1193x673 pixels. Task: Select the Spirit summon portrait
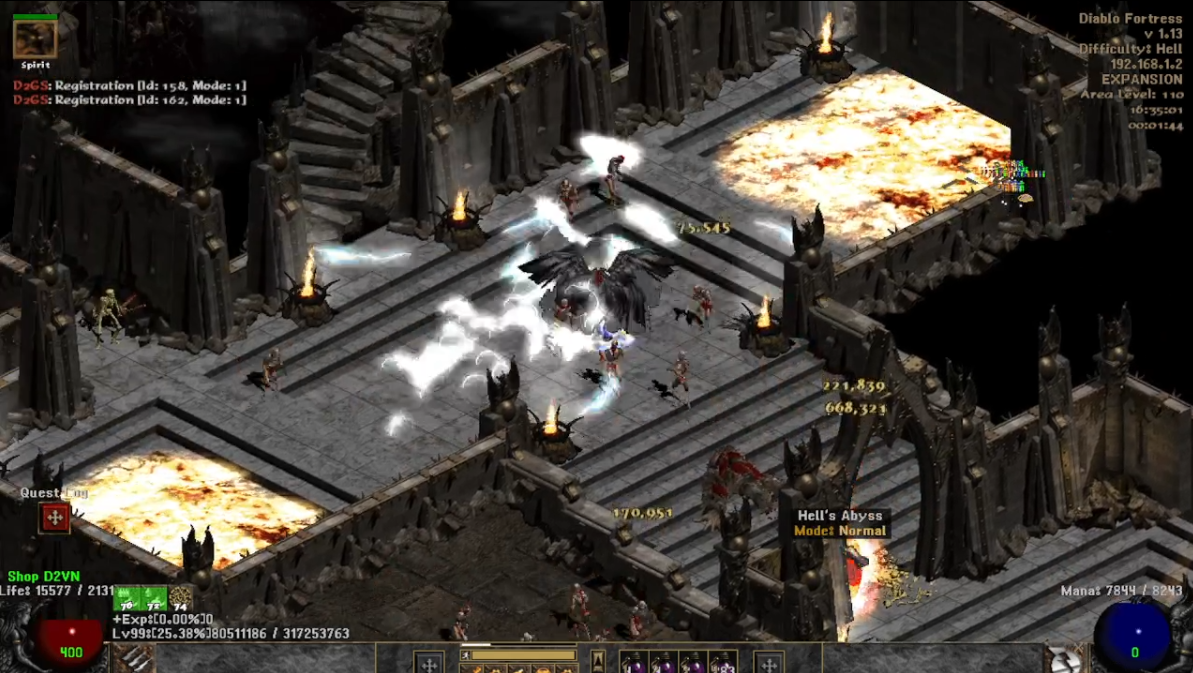(x=35, y=38)
